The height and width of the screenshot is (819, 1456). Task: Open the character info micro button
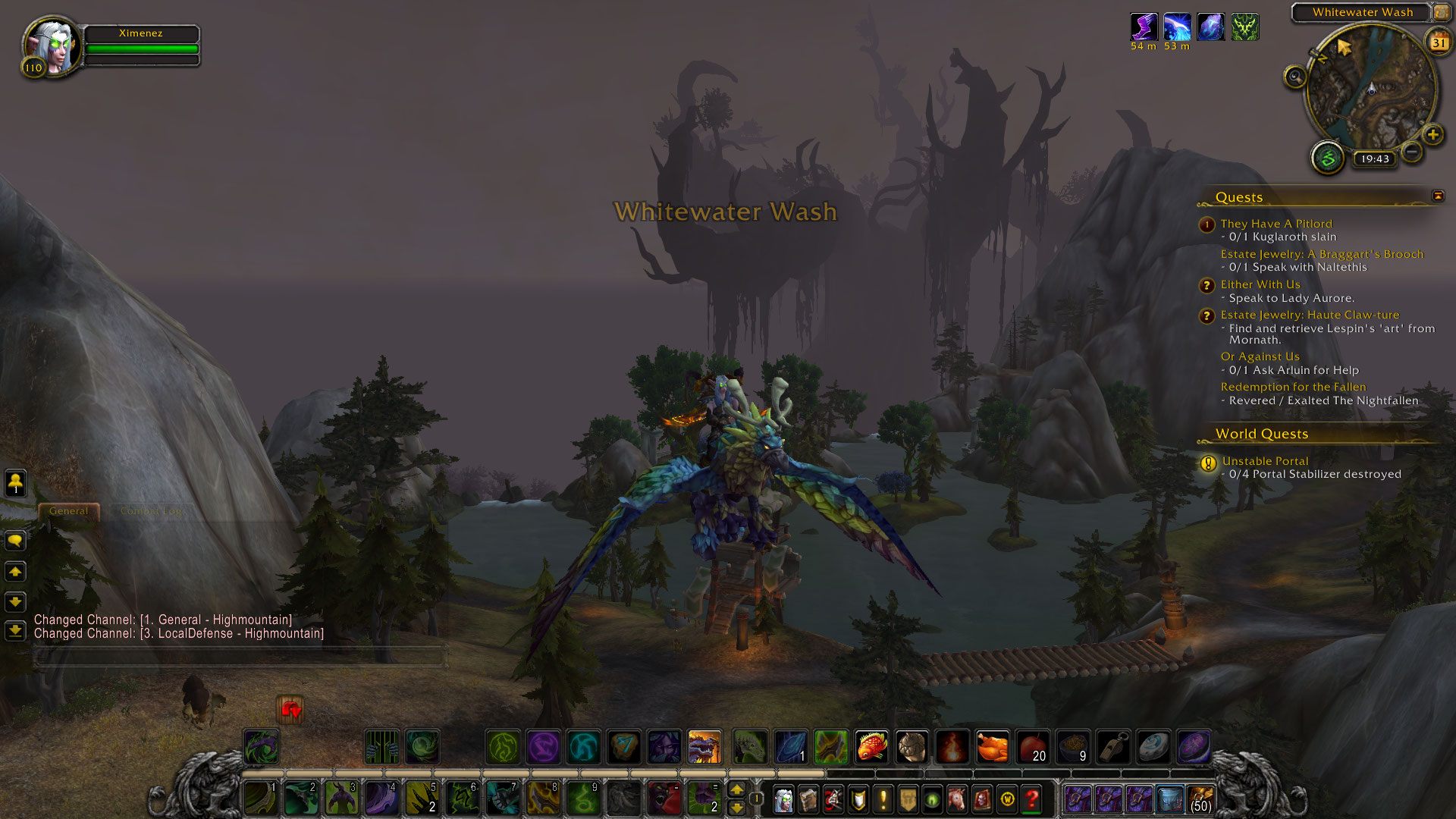tap(783, 799)
